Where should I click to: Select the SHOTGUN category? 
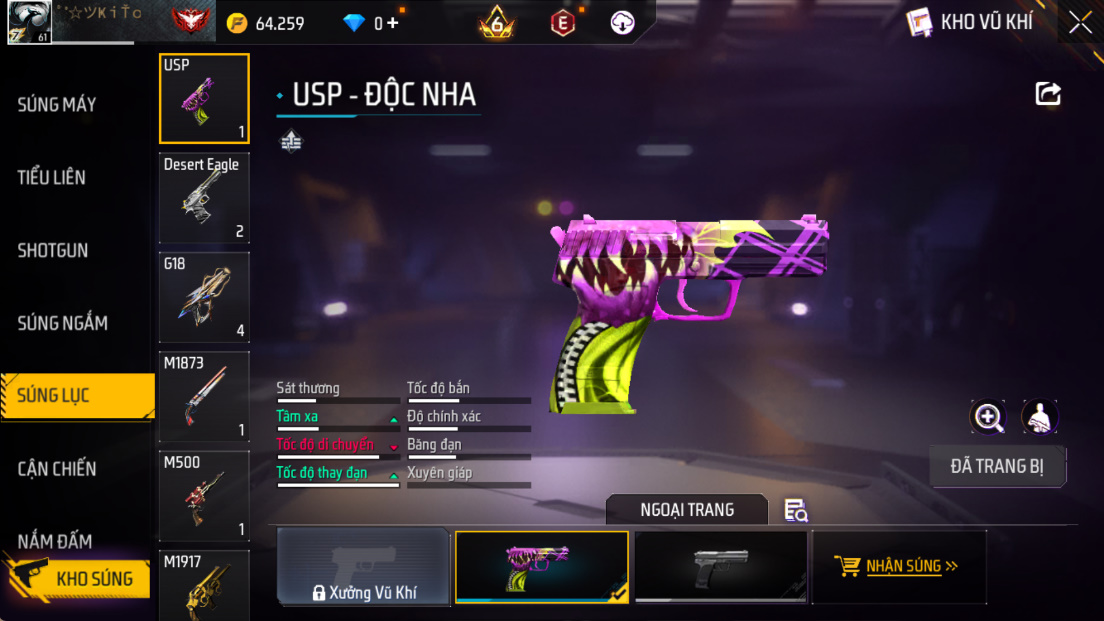tap(53, 250)
